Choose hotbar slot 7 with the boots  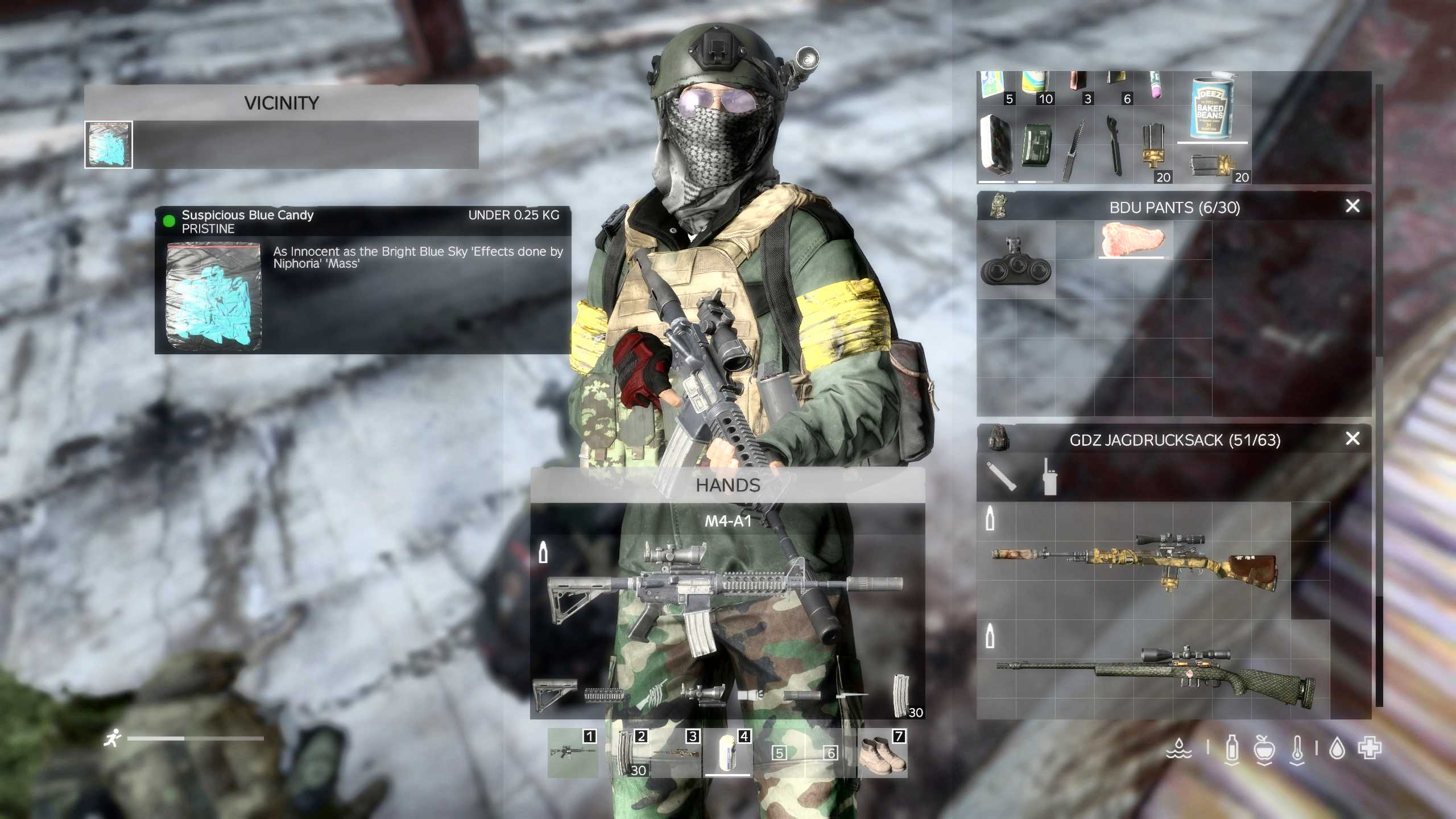click(x=882, y=753)
